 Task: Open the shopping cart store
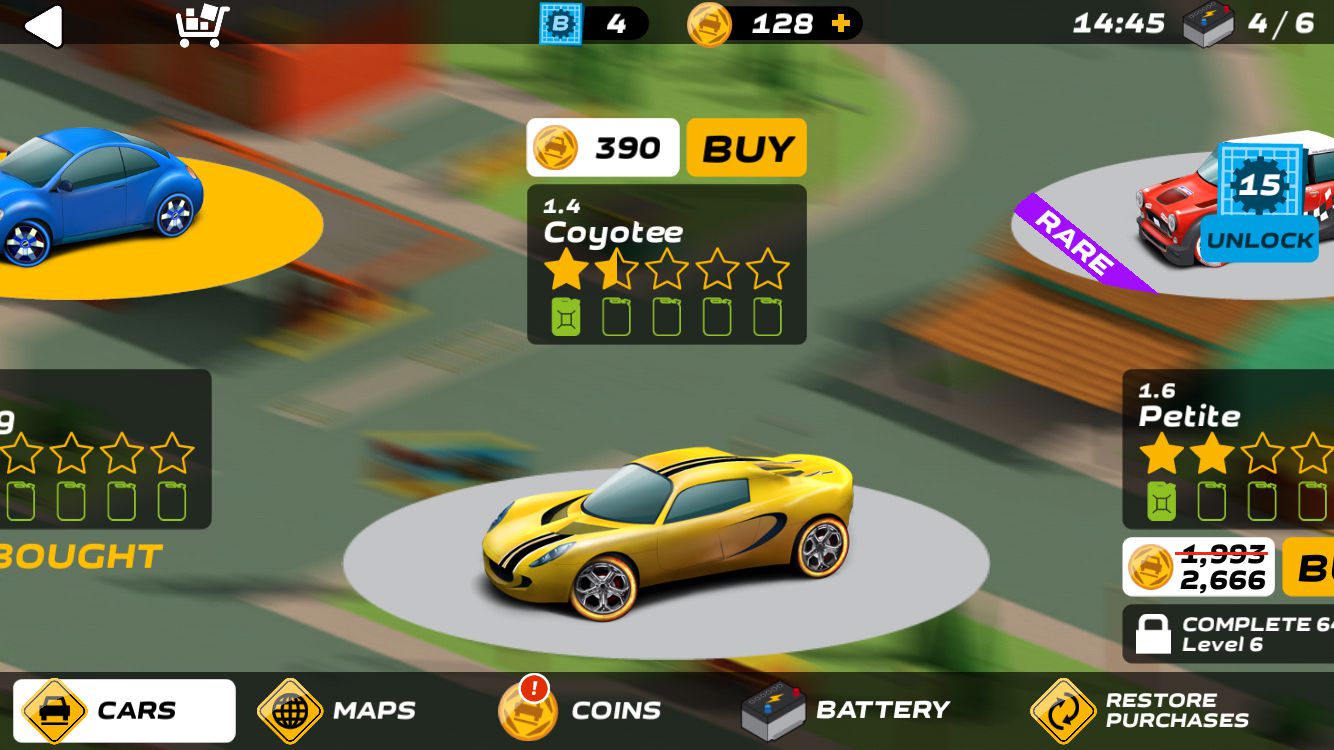[x=202, y=25]
